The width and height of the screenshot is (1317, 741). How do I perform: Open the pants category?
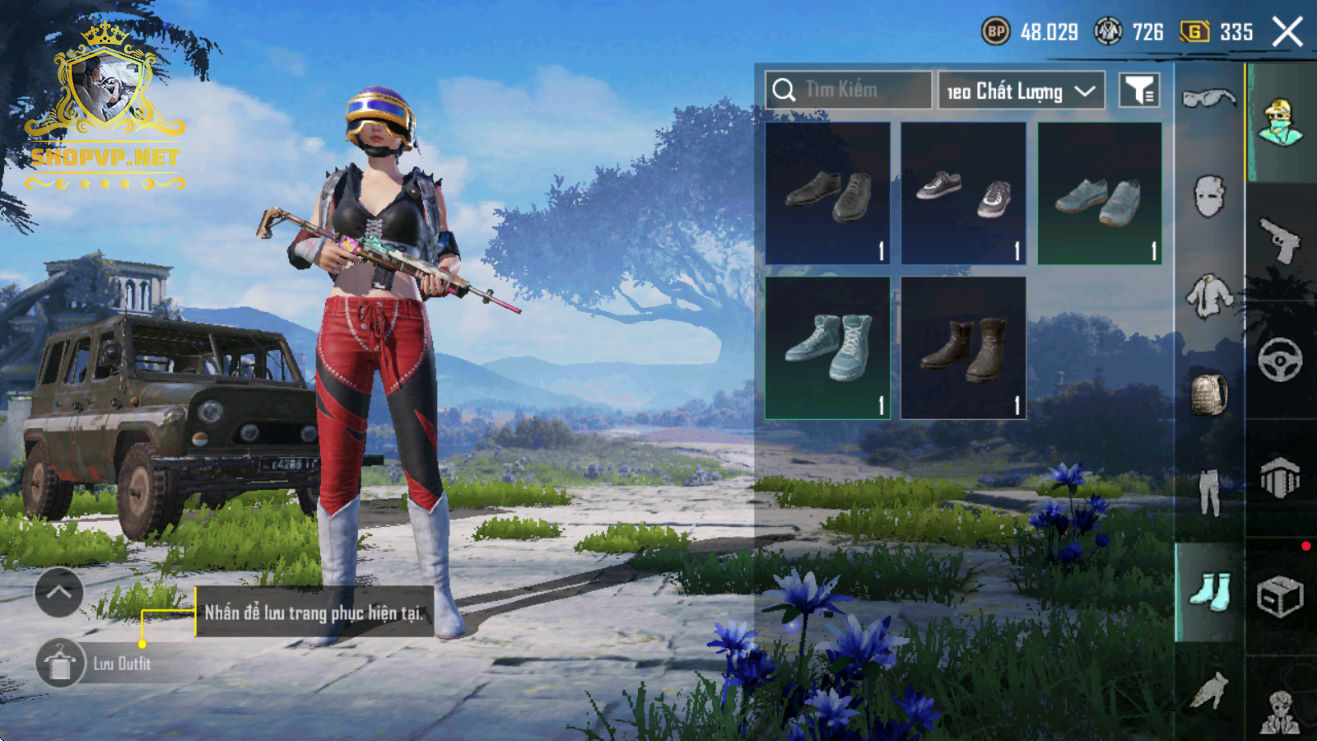point(1209,492)
